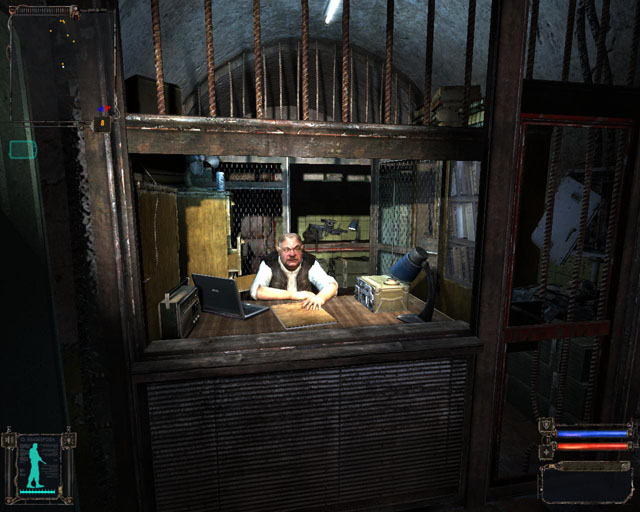Click the cyan battery icon under the minimap
The height and width of the screenshot is (512, 640).
pyautogui.click(x=23, y=150)
